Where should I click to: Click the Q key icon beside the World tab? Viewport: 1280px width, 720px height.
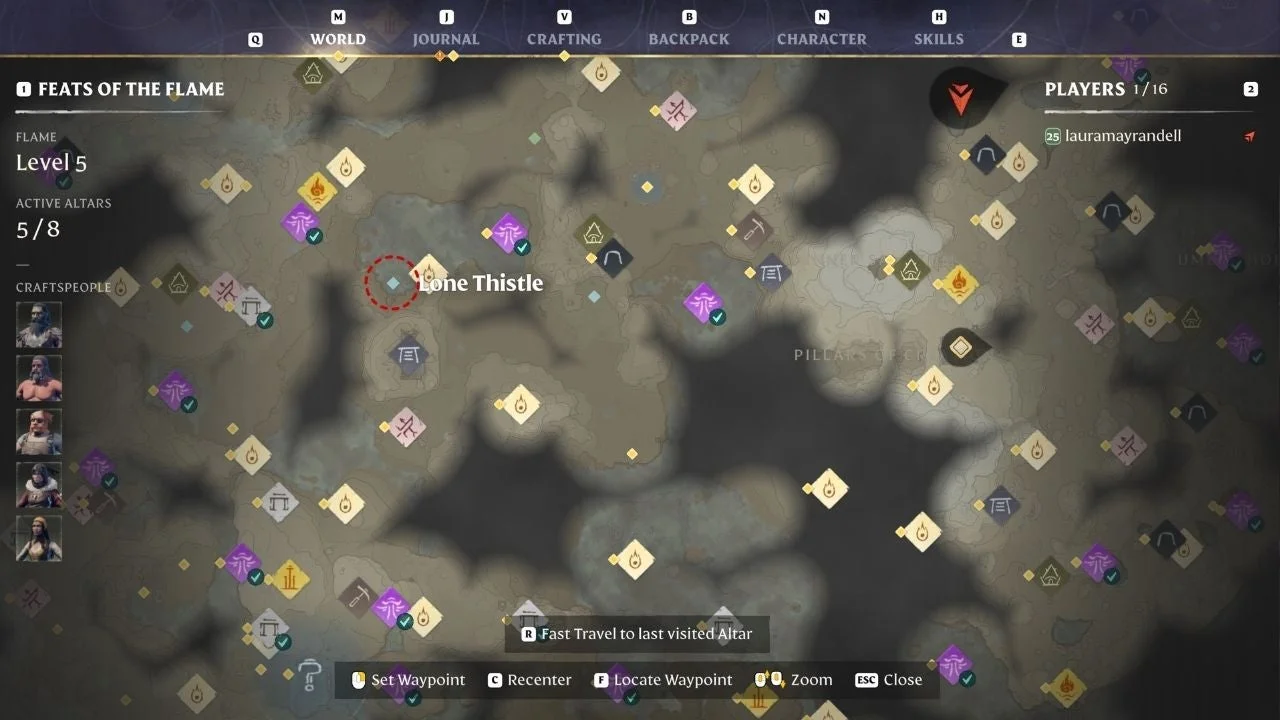[x=256, y=39]
